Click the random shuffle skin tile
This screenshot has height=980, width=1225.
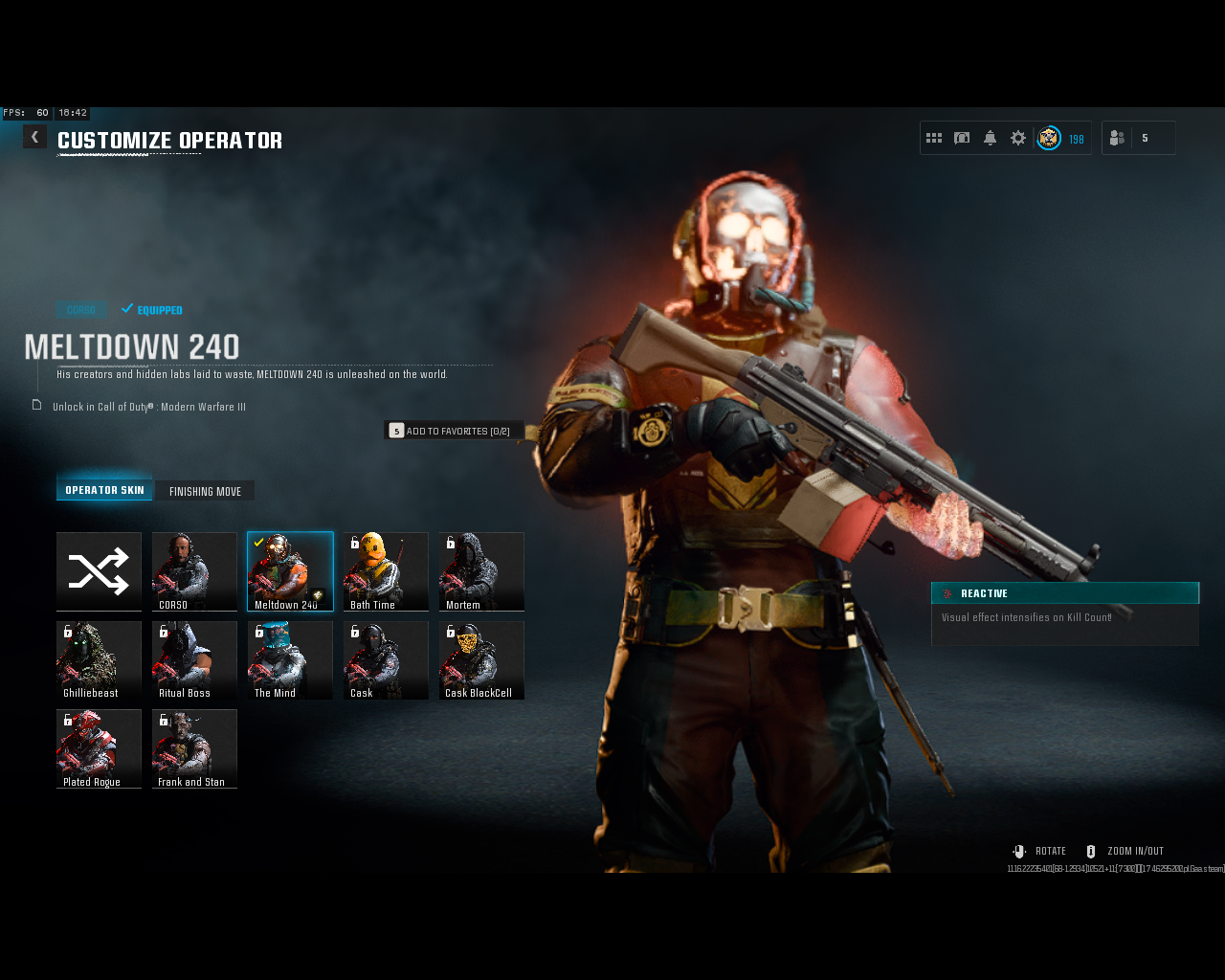point(99,571)
